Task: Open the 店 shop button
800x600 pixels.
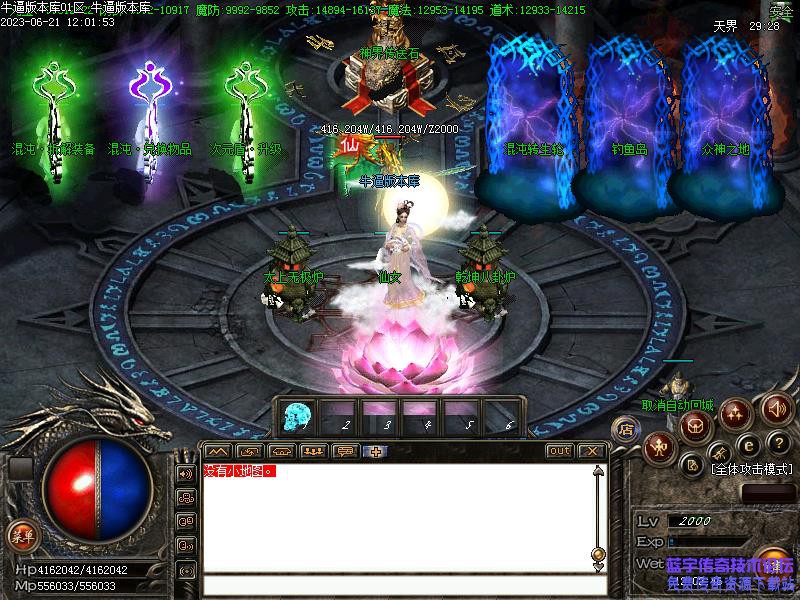Action: tap(626, 430)
